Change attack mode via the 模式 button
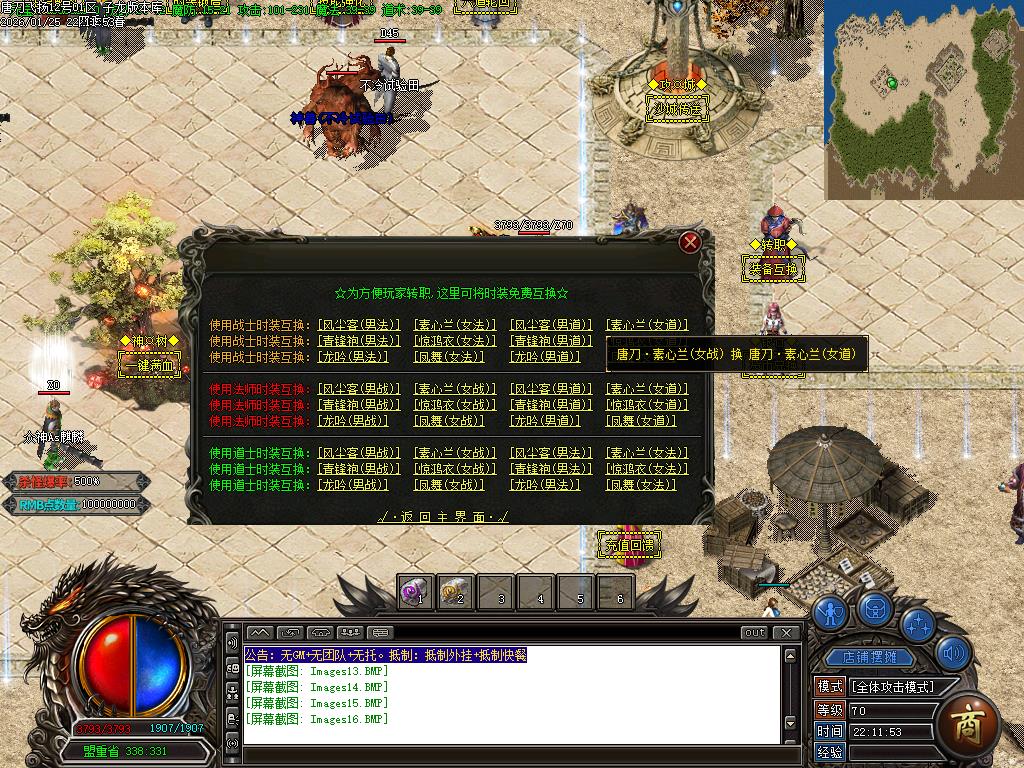This screenshot has width=1024, height=768. coord(830,687)
